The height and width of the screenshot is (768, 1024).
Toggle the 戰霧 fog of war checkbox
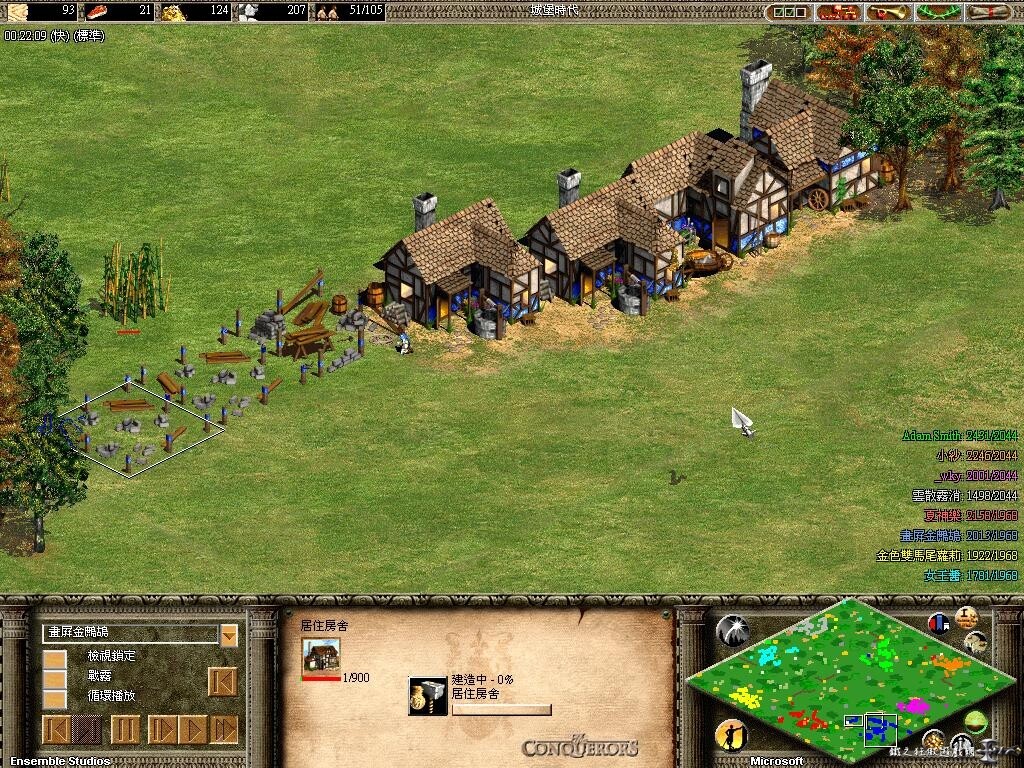coord(54,679)
